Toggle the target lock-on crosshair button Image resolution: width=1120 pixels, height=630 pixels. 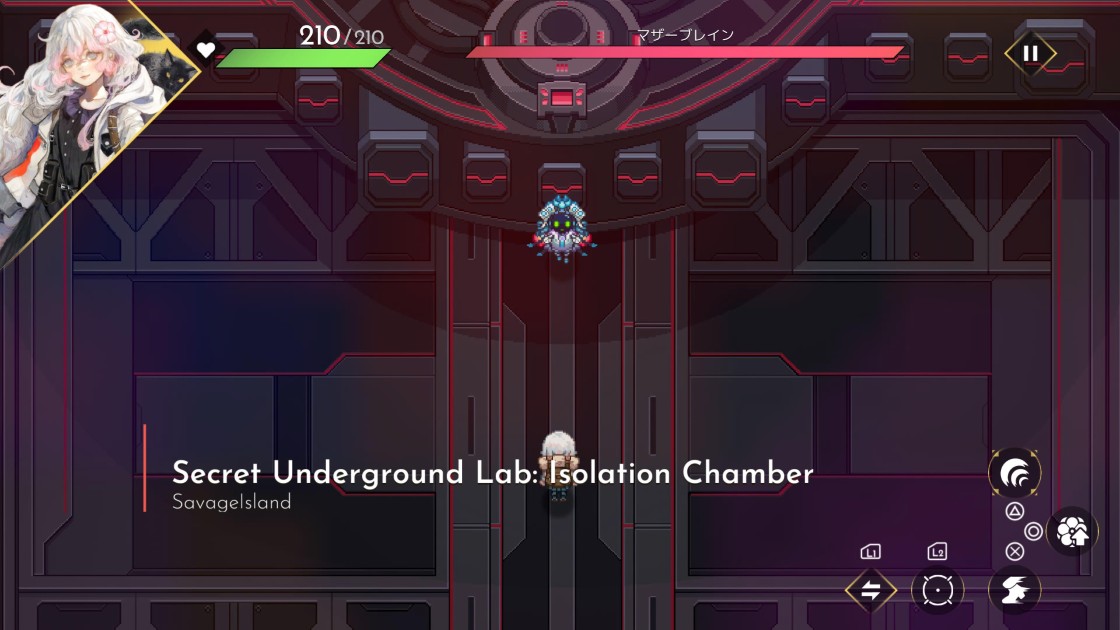click(937, 590)
